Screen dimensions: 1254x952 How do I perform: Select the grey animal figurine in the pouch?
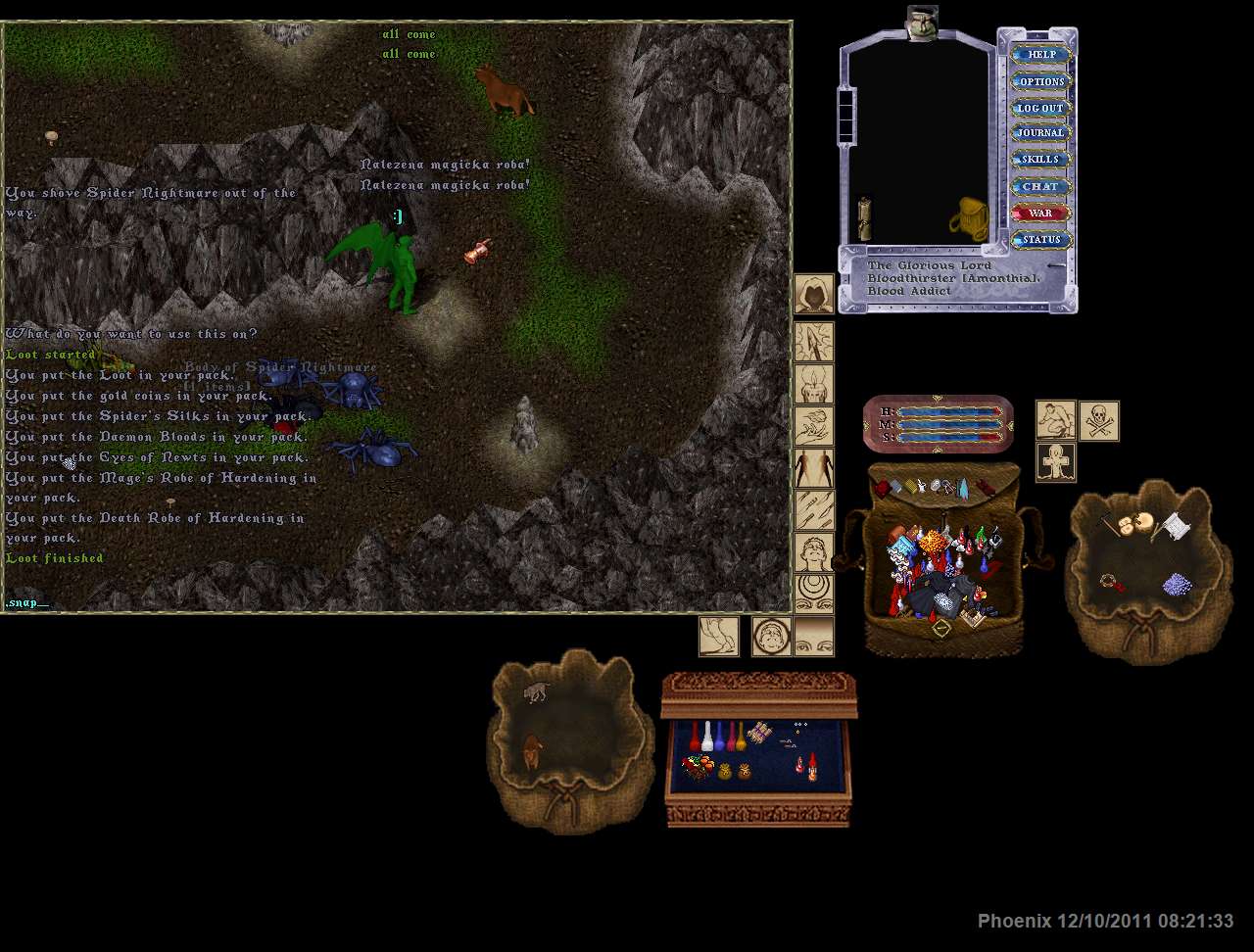(535, 692)
